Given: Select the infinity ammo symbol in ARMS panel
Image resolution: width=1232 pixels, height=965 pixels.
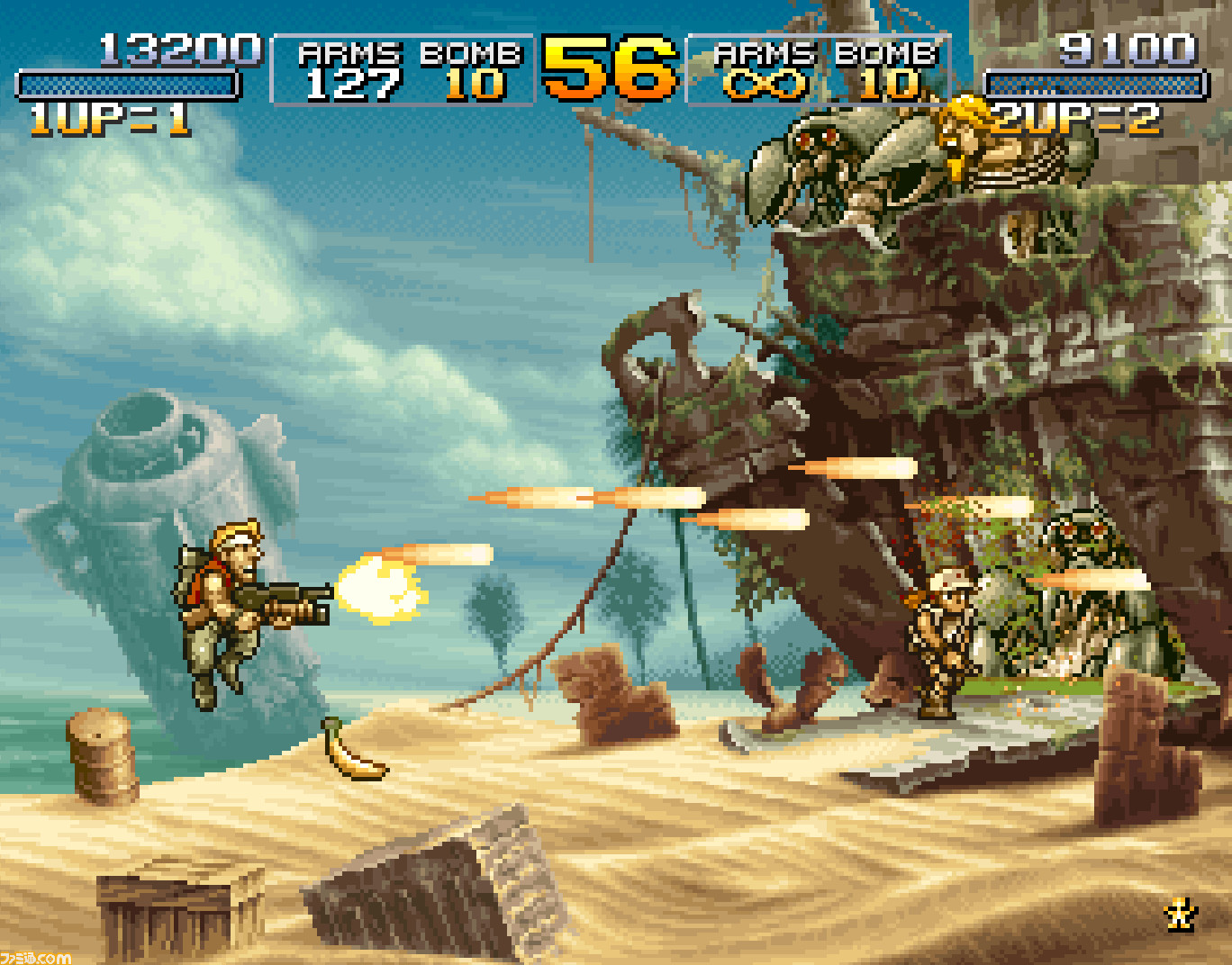Looking at the screenshot, I should (x=765, y=86).
